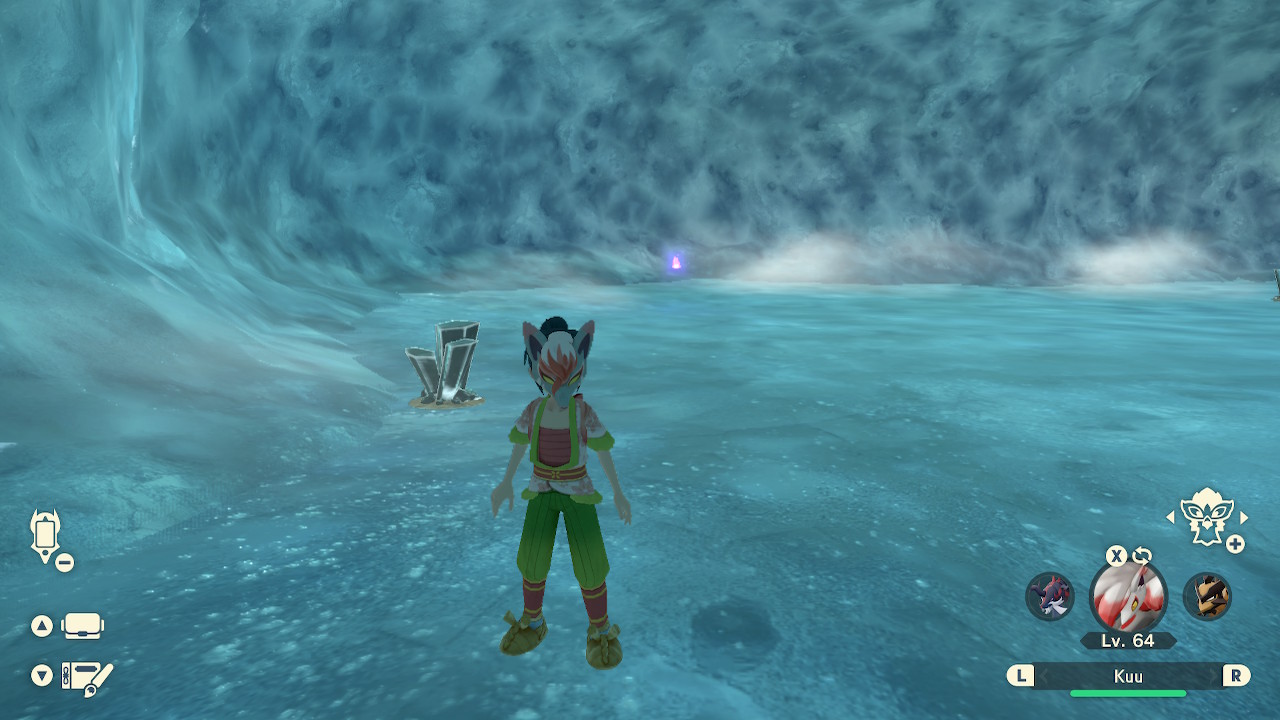The image size is (1280, 720).
Task: Select the ride Pokémon mask icon
Action: pyautogui.click(x=1206, y=516)
